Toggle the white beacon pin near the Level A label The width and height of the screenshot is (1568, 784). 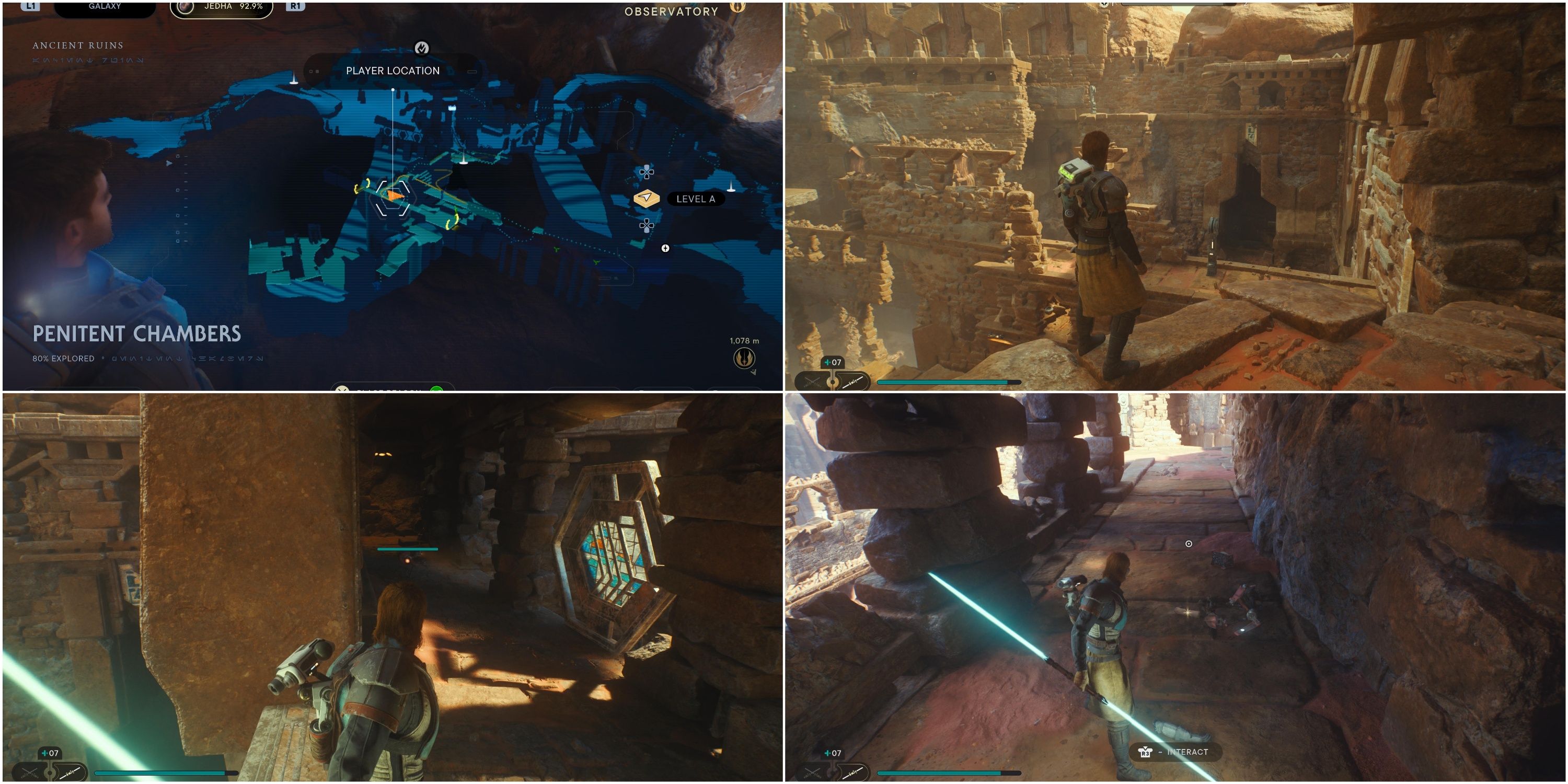click(x=731, y=187)
